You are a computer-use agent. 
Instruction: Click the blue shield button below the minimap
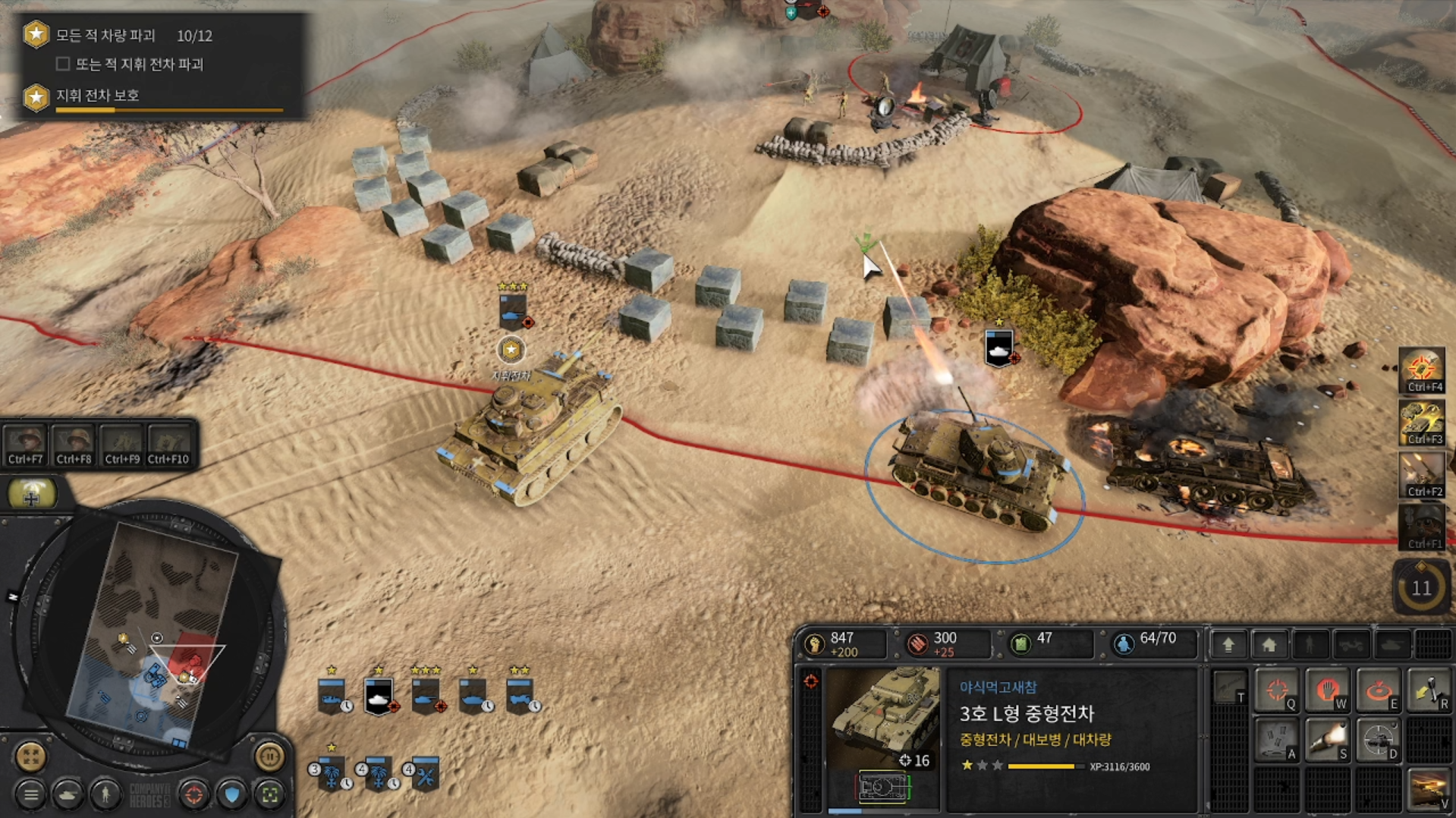point(232,794)
